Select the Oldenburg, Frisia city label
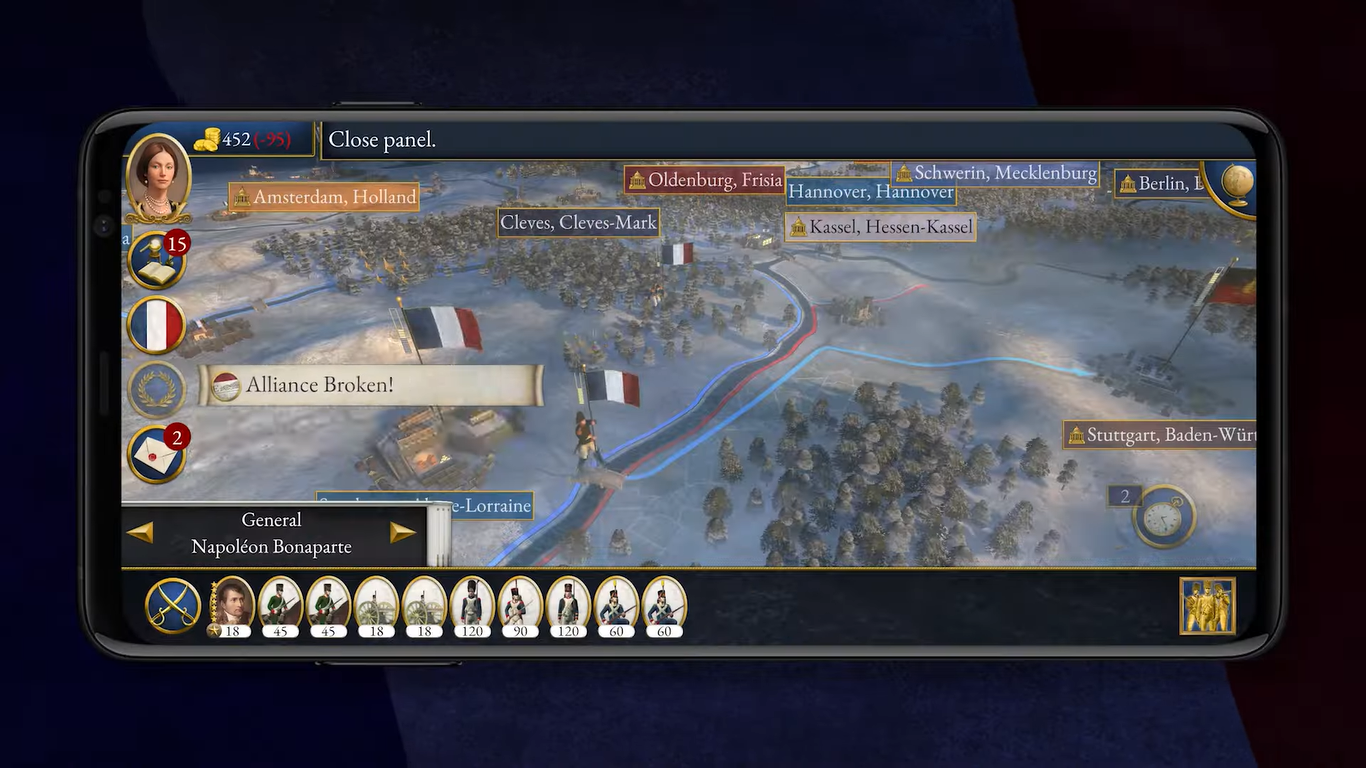Image resolution: width=1366 pixels, height=768 pixels. (704, 181)
